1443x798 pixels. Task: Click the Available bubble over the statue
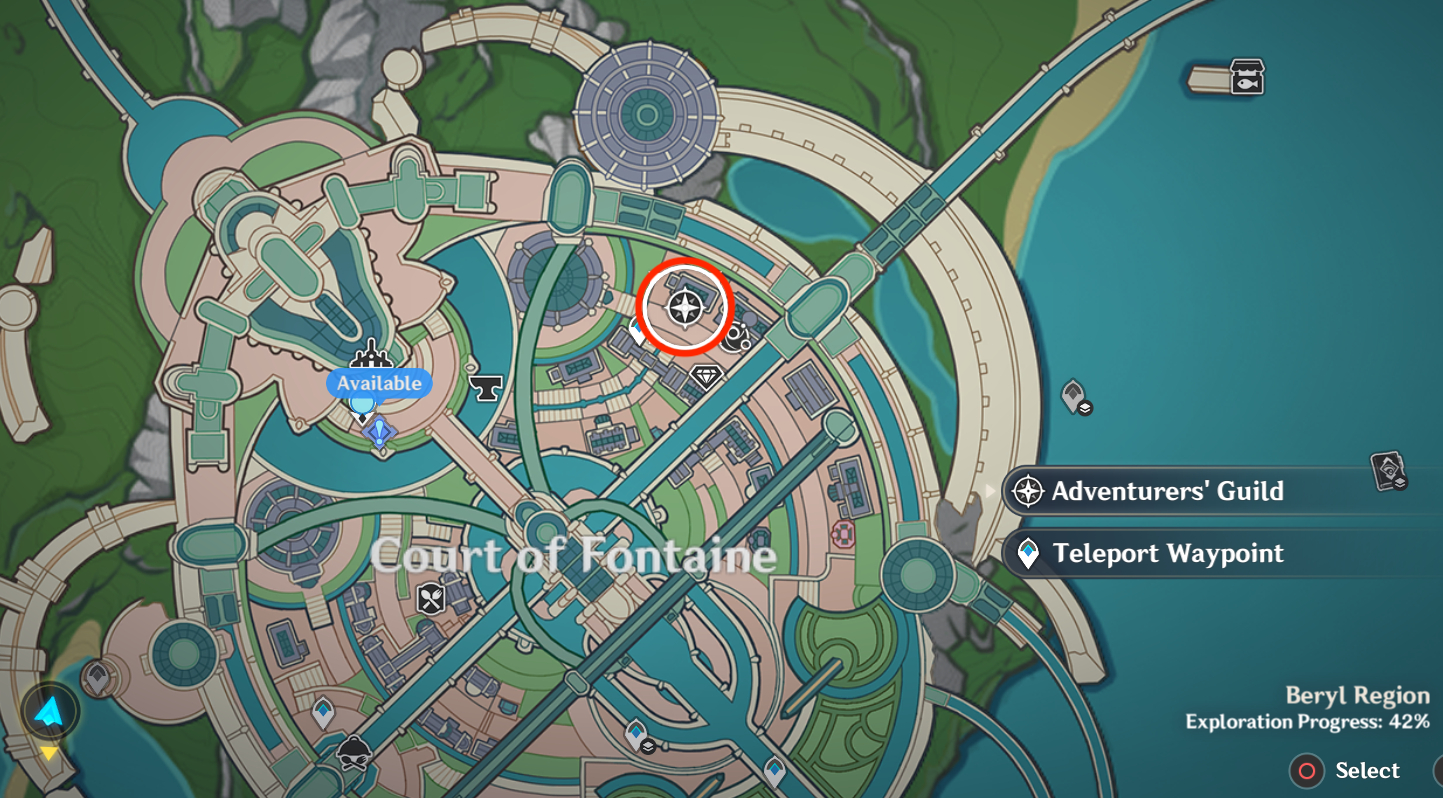pyautogui.click(x=378, y=383)
